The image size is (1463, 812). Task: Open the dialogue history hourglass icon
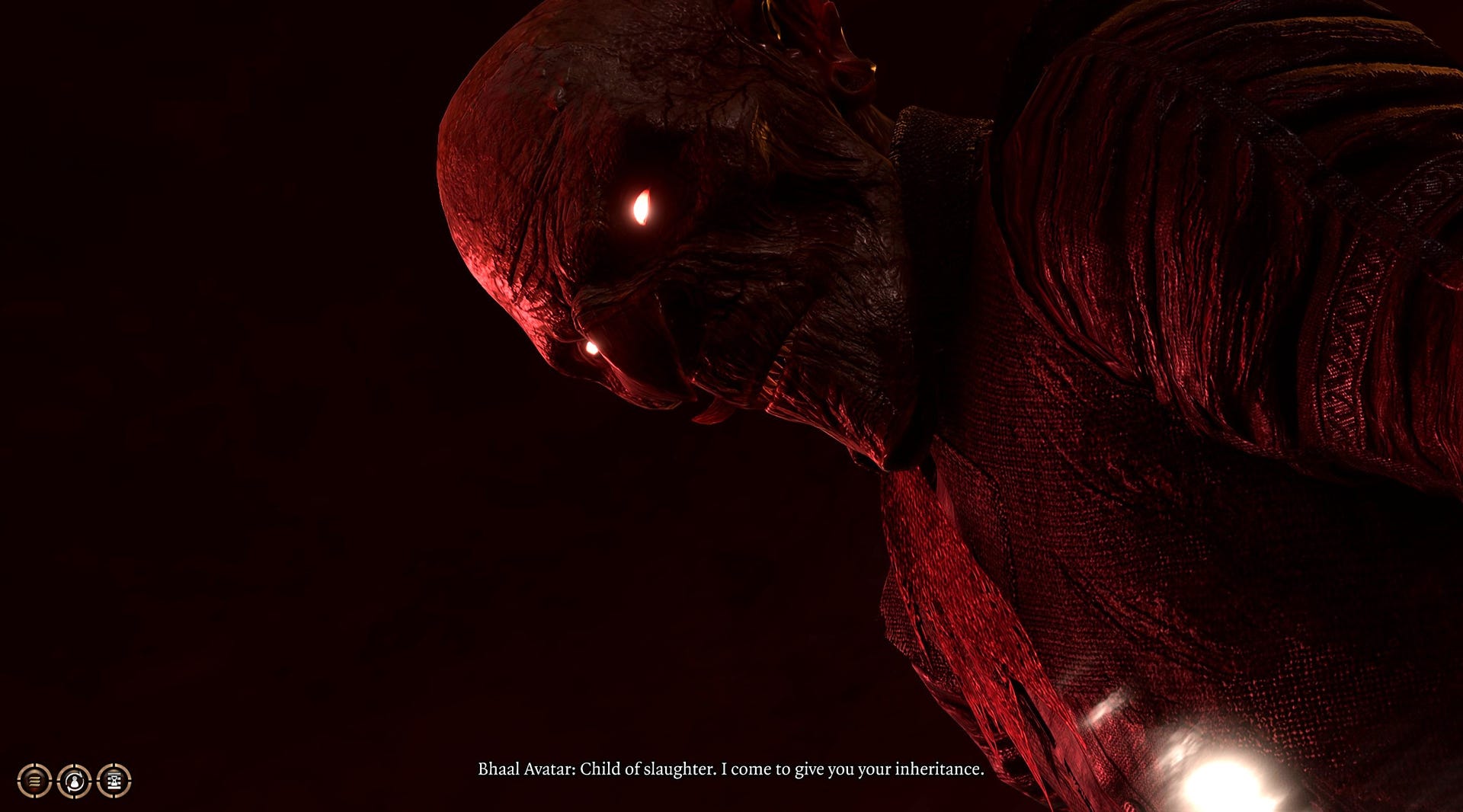click(114, 781)
